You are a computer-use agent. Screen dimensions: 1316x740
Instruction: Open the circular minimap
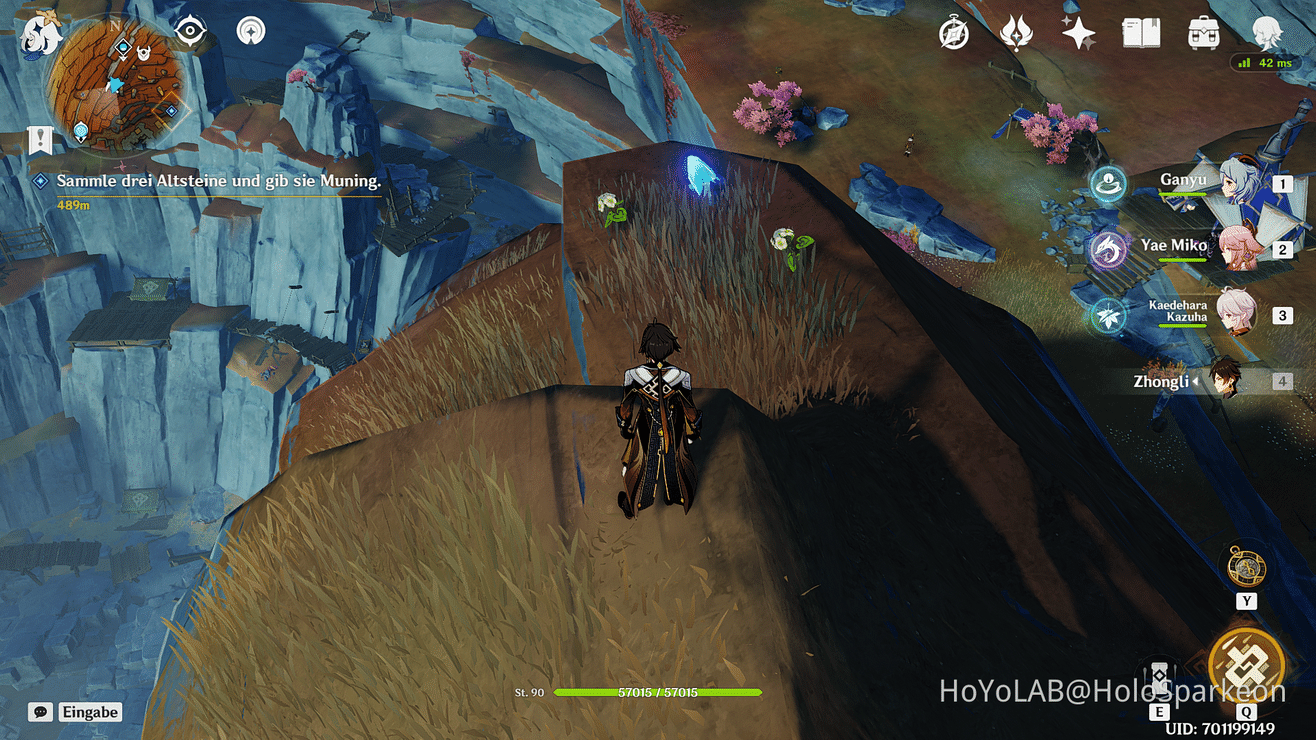point(116,82)
